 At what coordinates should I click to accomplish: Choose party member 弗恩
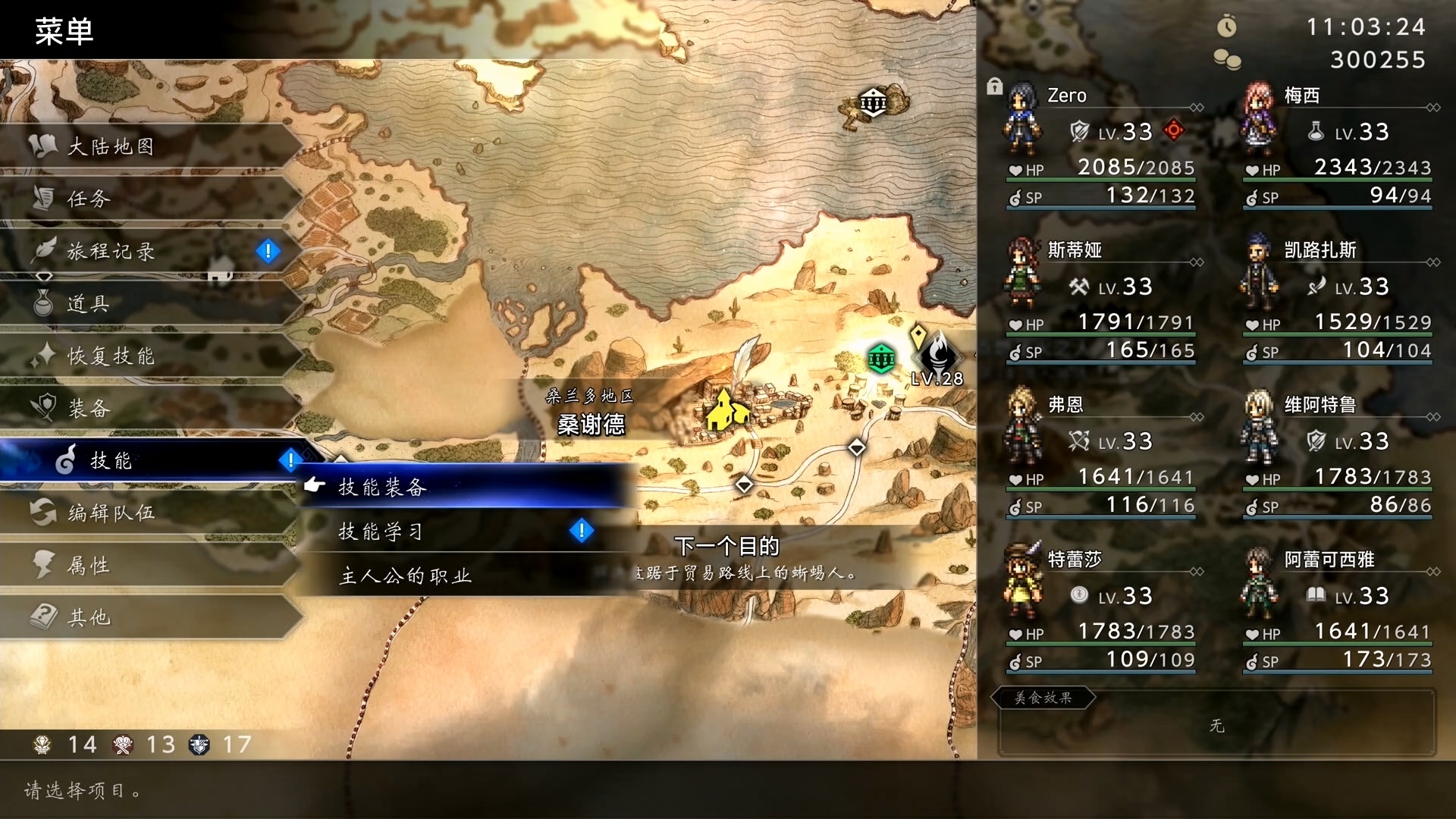[1101, 455]
